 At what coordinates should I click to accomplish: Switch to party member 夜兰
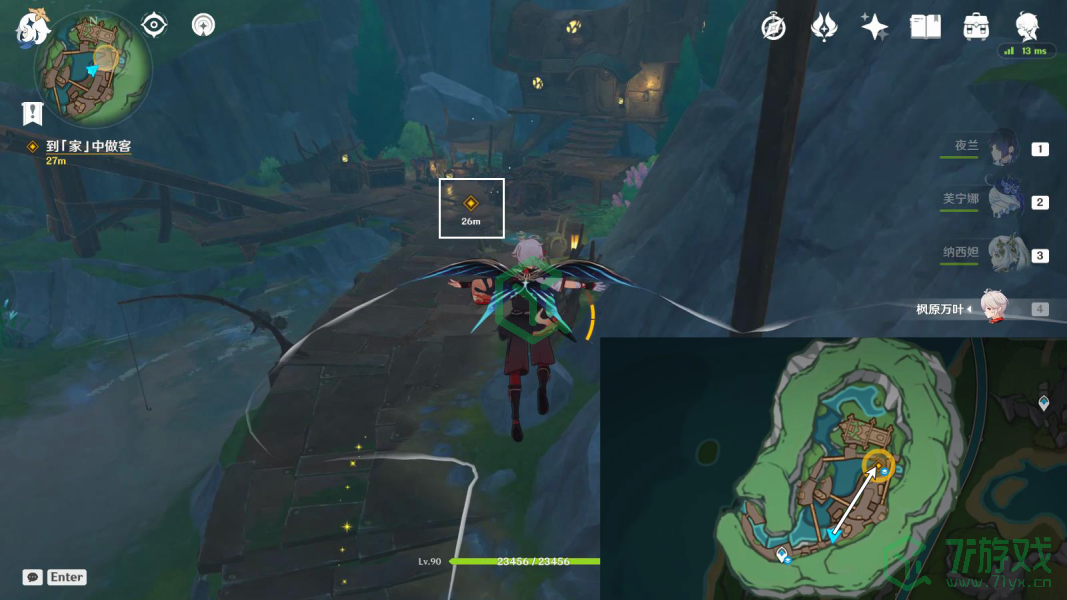1002,148
